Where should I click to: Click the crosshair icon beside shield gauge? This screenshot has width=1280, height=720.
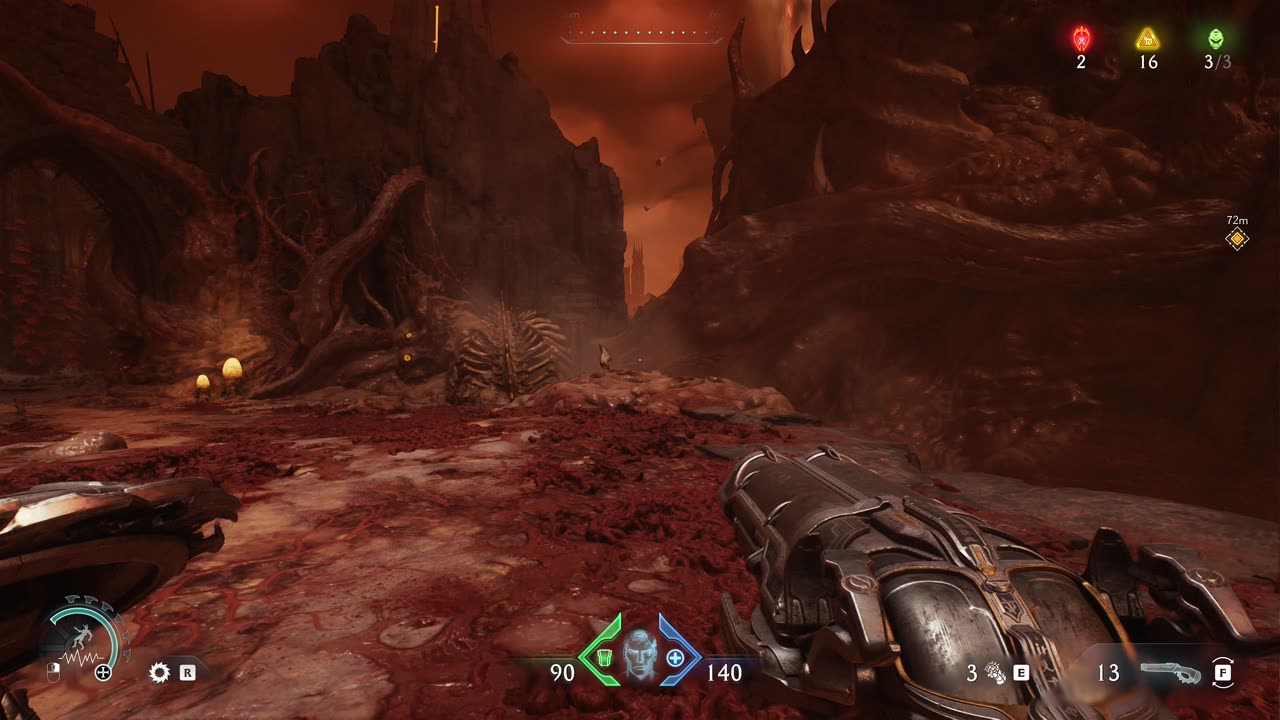tap(103, 672)
